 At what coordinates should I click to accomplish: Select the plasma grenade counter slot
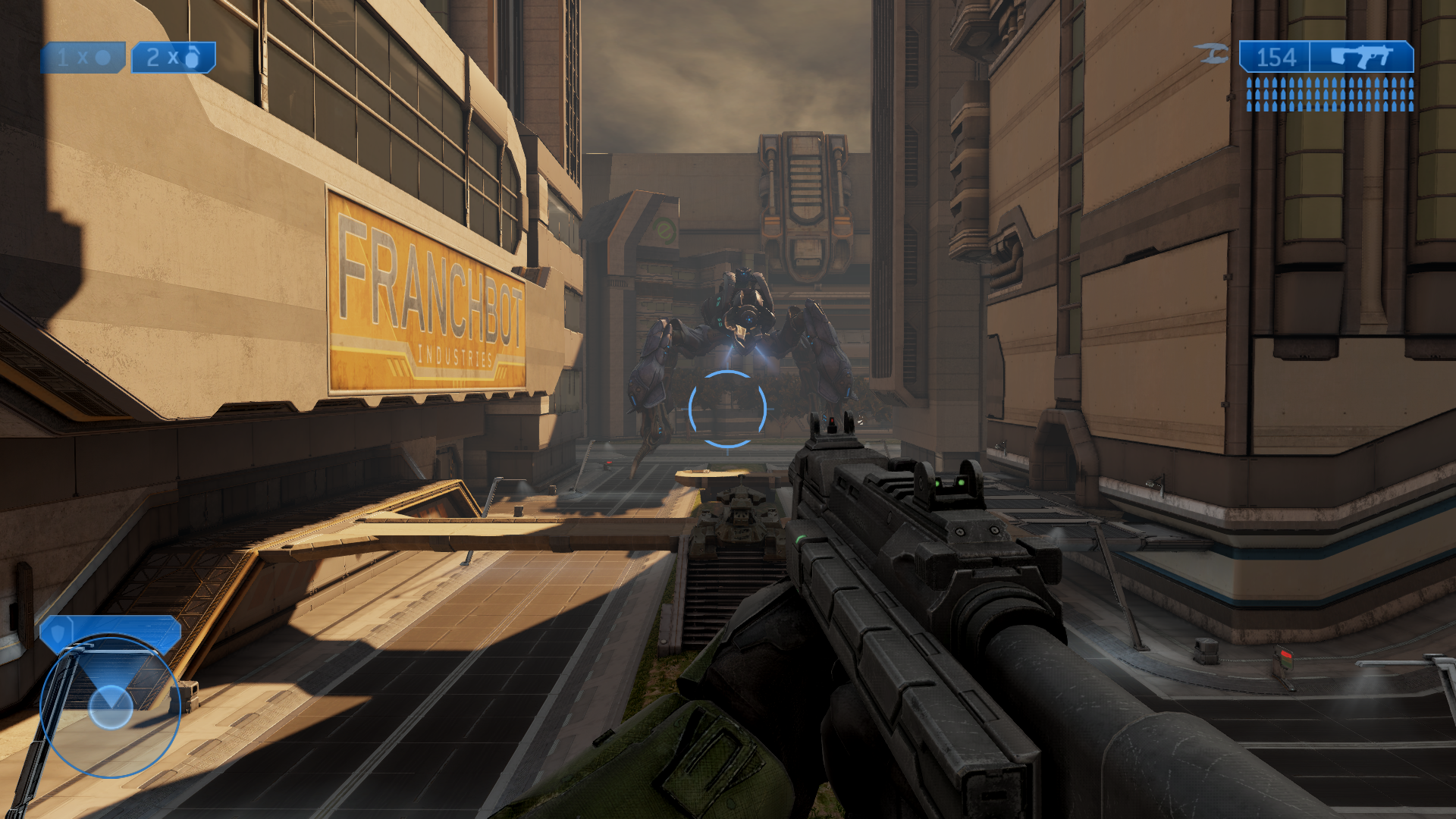pos(83,58)
